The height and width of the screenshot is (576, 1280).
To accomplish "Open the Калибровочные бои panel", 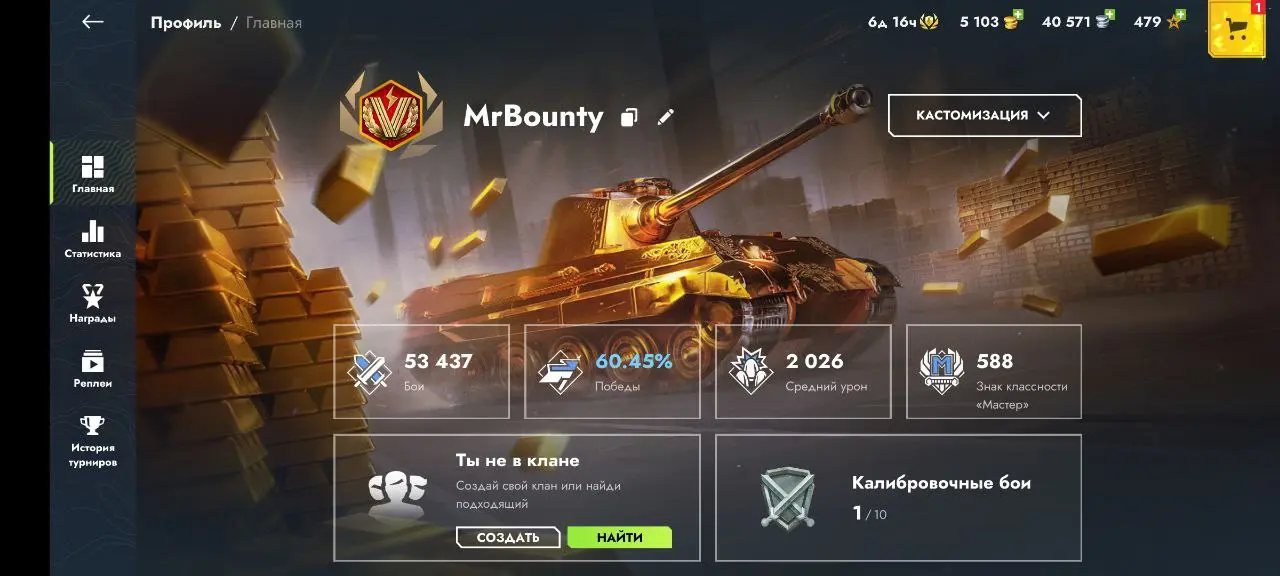I will tap(898, 497).
